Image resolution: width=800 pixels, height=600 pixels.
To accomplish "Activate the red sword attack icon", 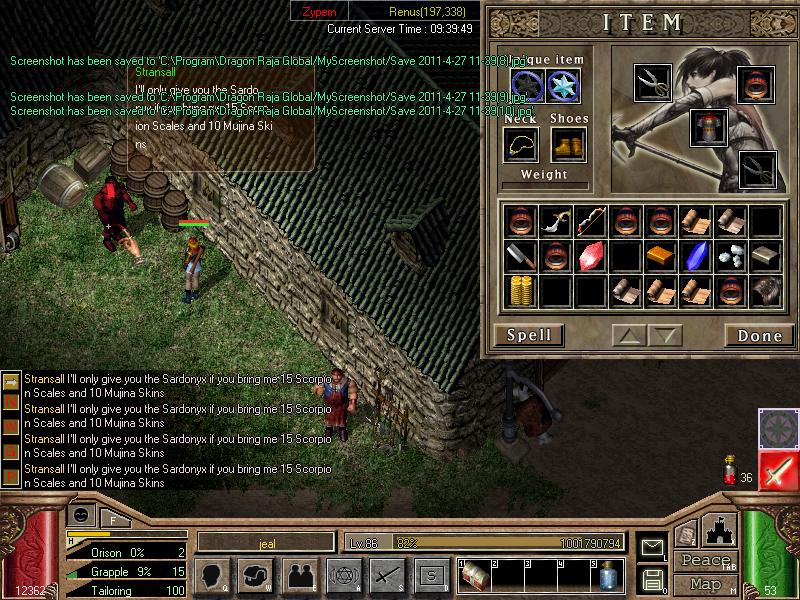I will (777, 470).
